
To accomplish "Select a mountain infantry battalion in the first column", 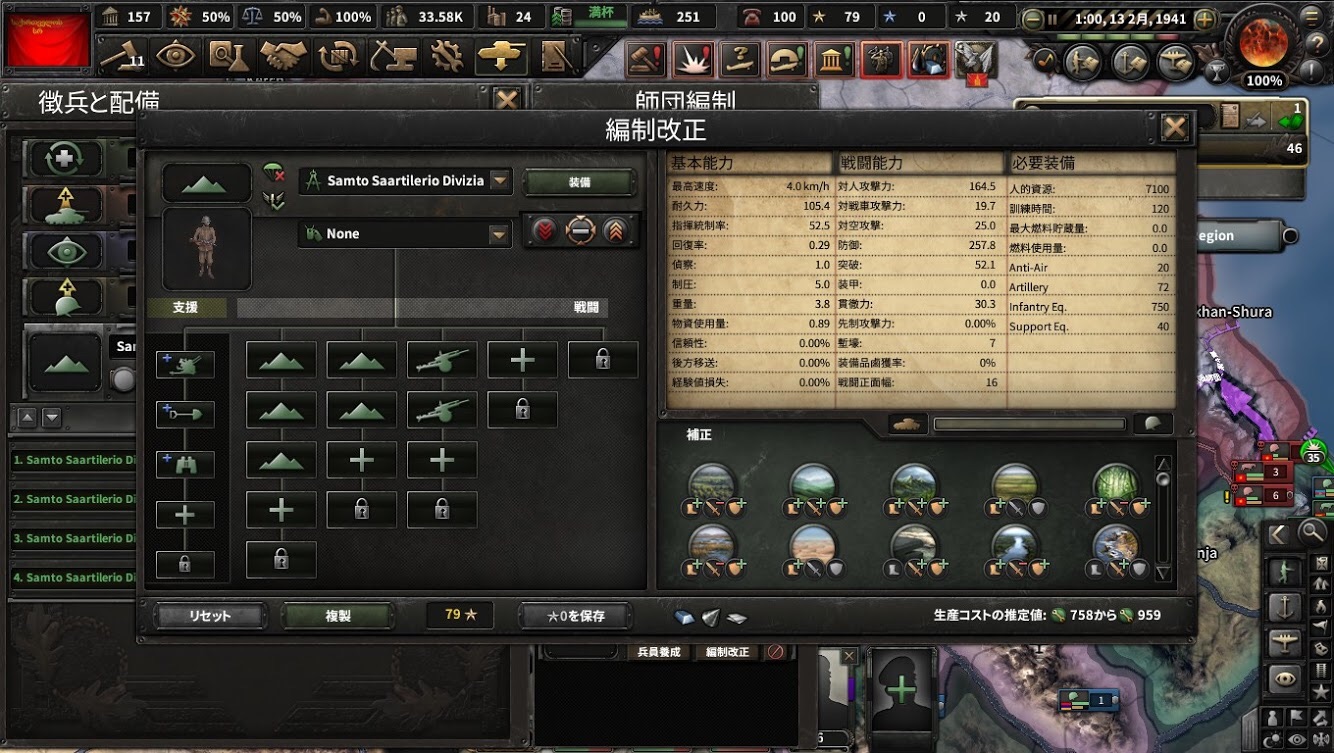I will pyautogui.click(x=280, y=358).
